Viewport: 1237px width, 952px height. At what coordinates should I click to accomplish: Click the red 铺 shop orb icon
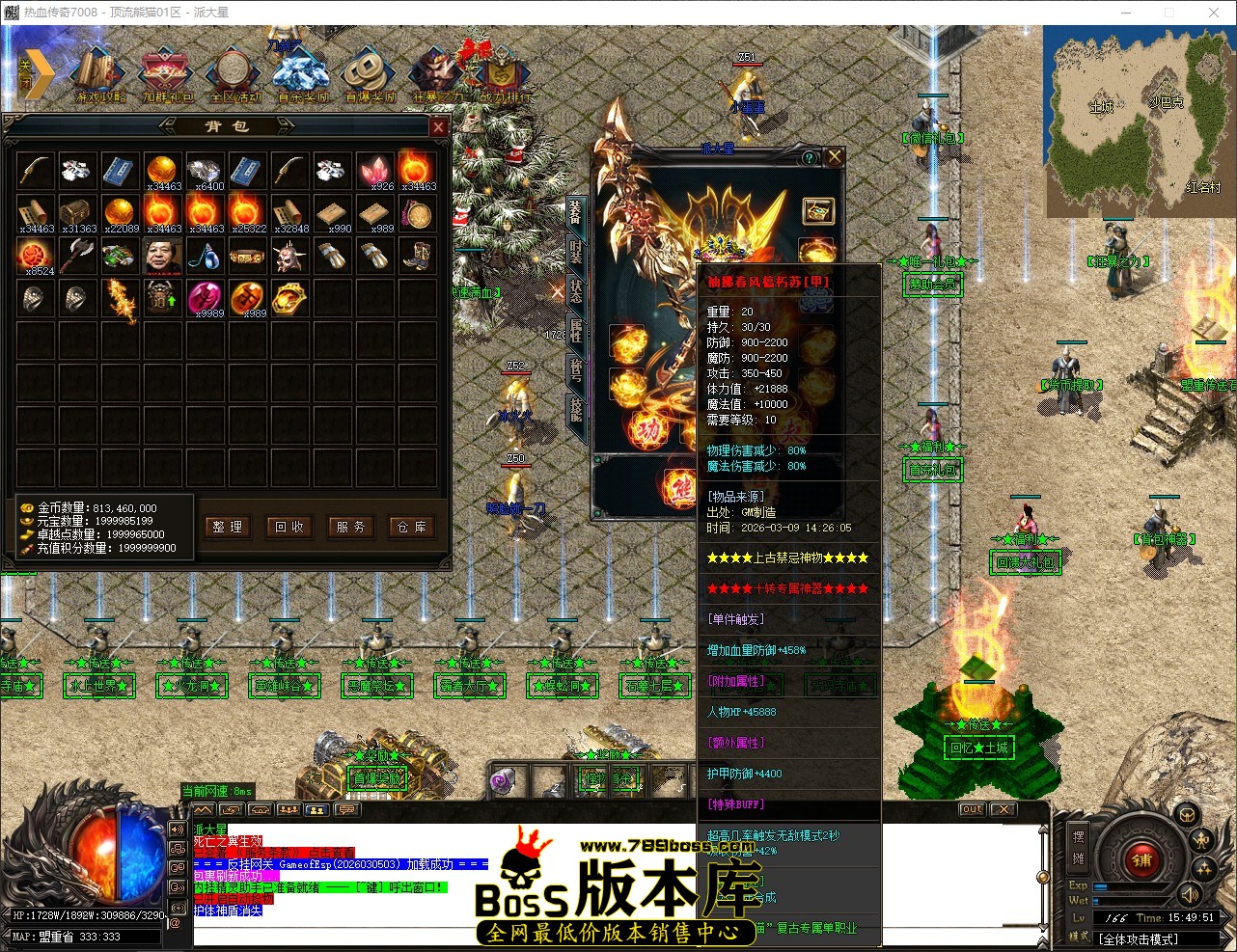[1143, 861]
